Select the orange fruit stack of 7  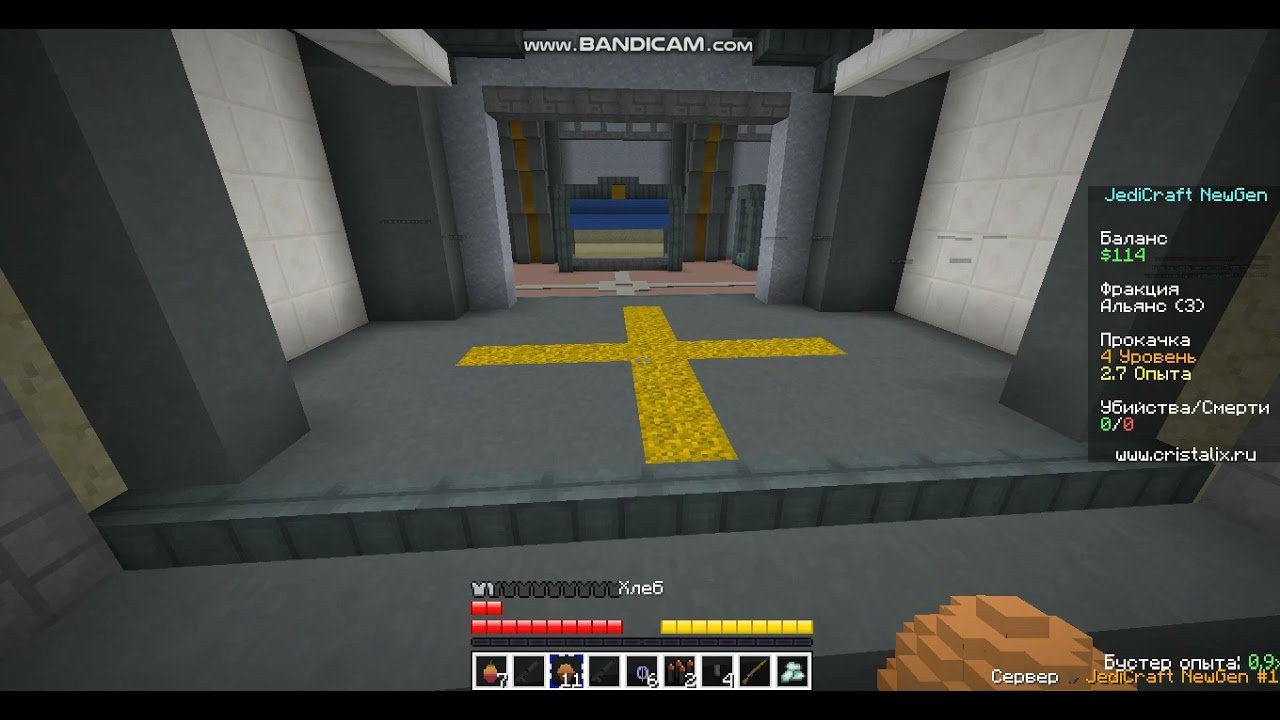point(491,672)
